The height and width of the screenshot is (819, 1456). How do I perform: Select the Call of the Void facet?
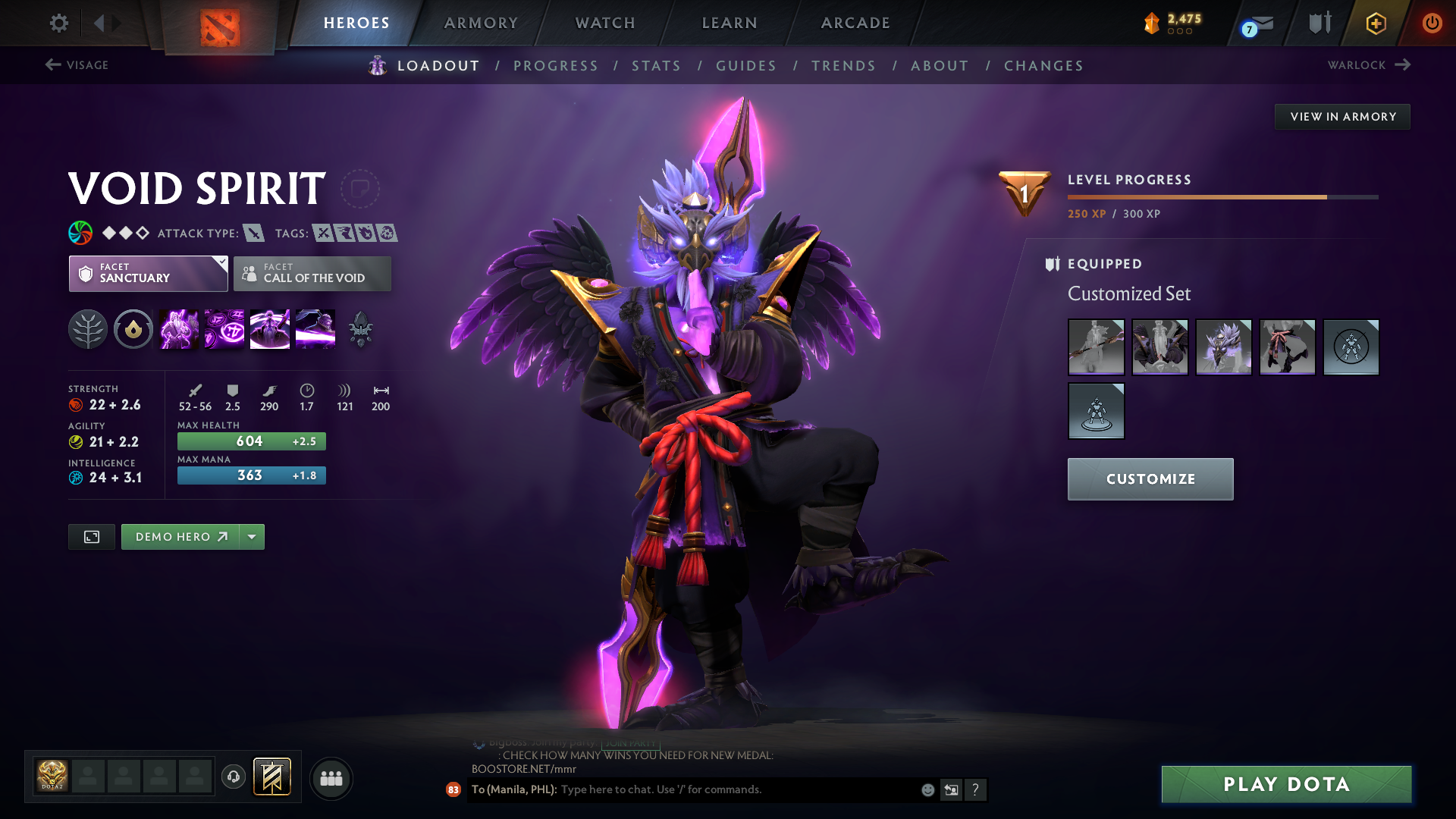click(312, 274)
